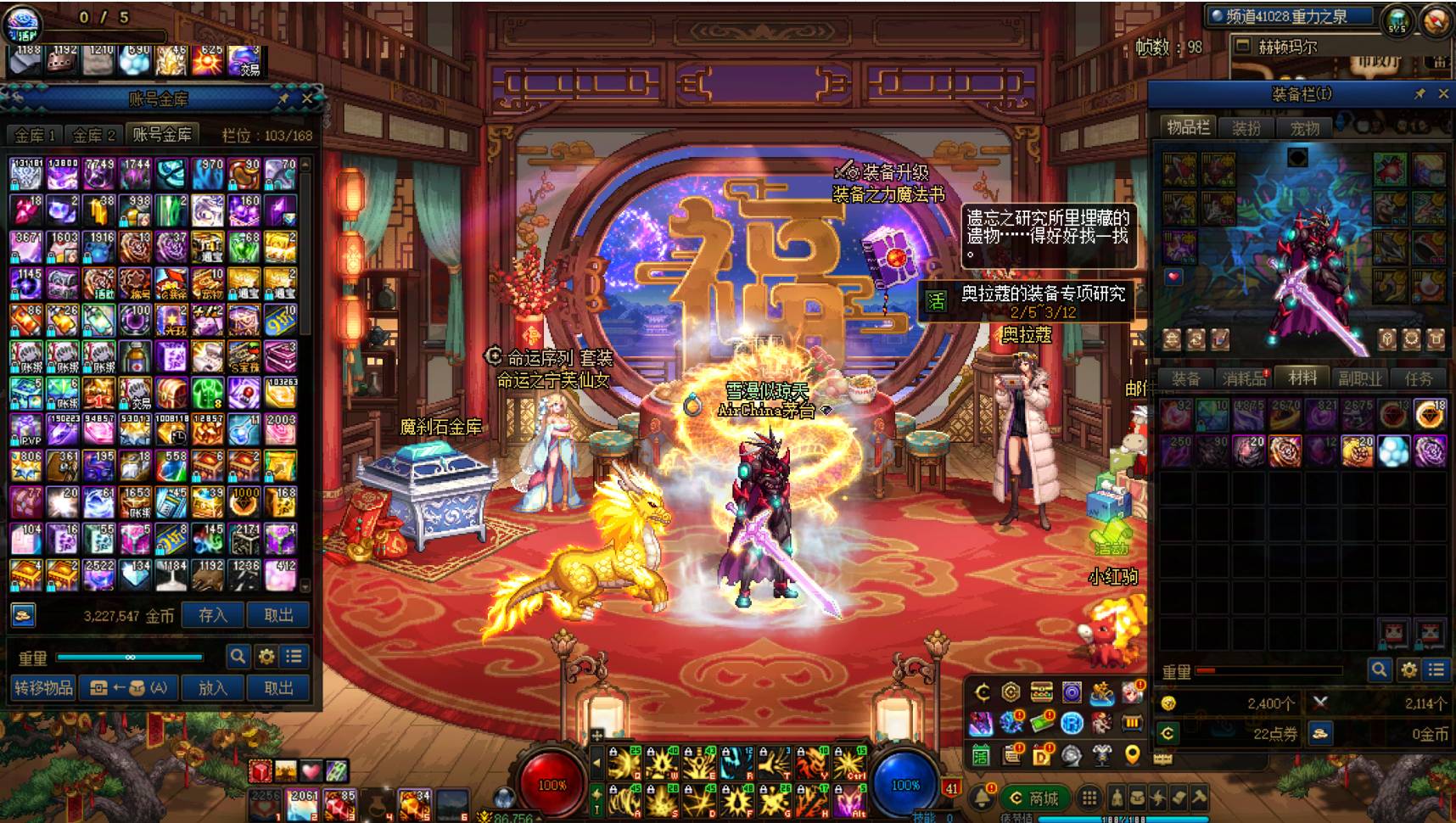This screenshot has width=1456, height=823.
Task: Close the 账号金库 vault window
Action: coord(307,98)
